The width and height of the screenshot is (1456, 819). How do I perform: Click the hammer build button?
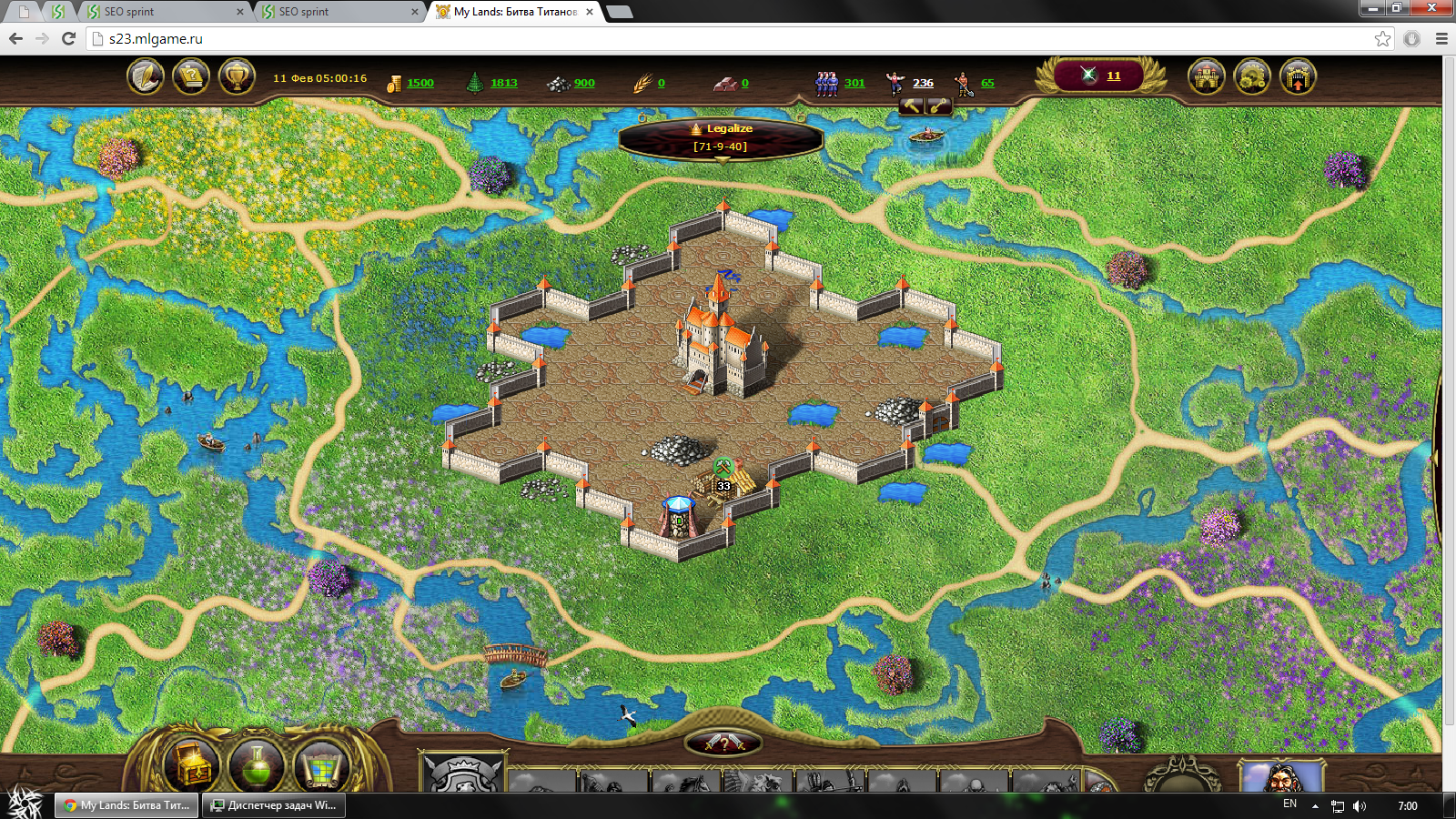[x=912, y=106]
